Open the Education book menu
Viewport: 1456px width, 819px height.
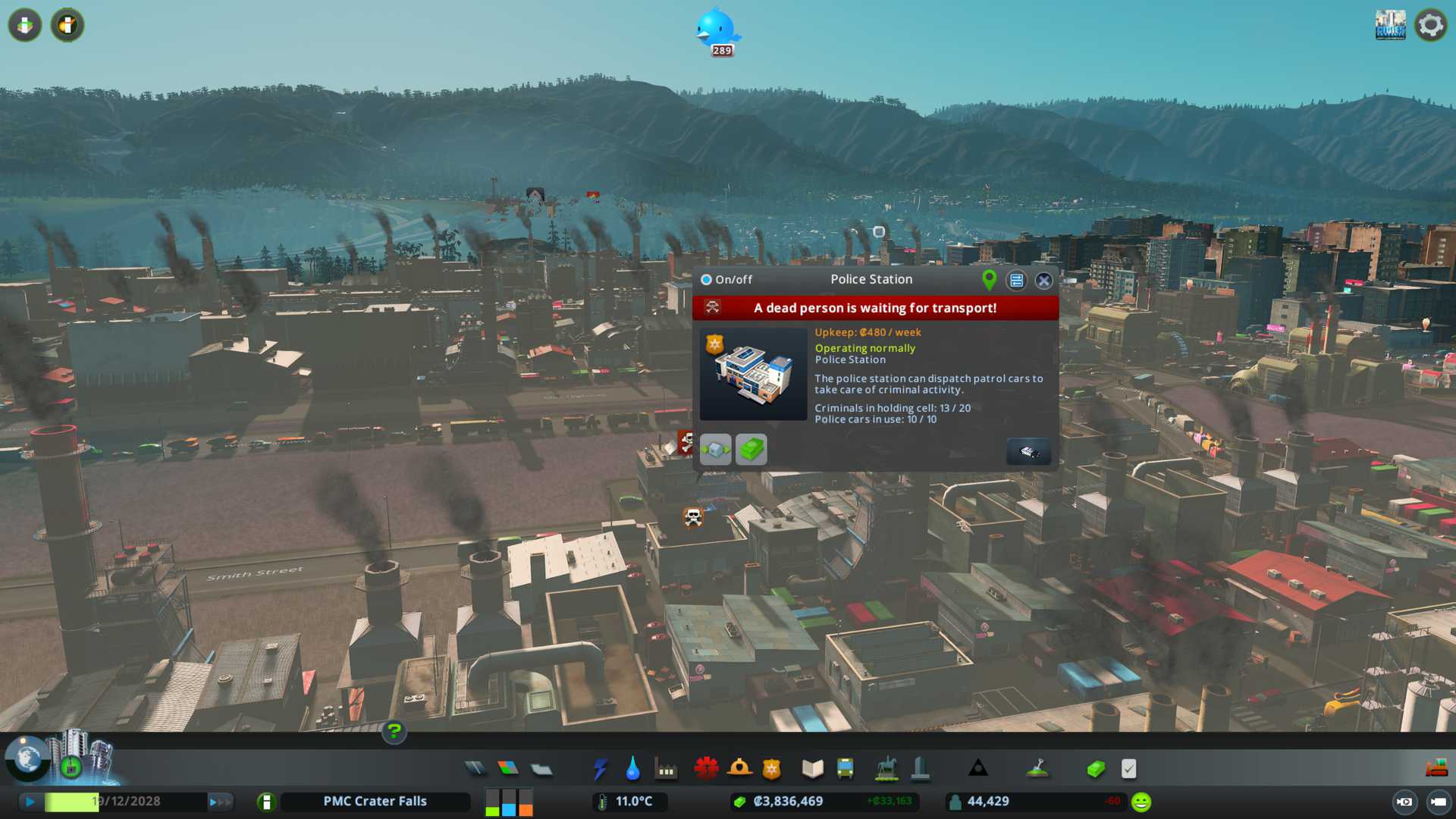812,769
